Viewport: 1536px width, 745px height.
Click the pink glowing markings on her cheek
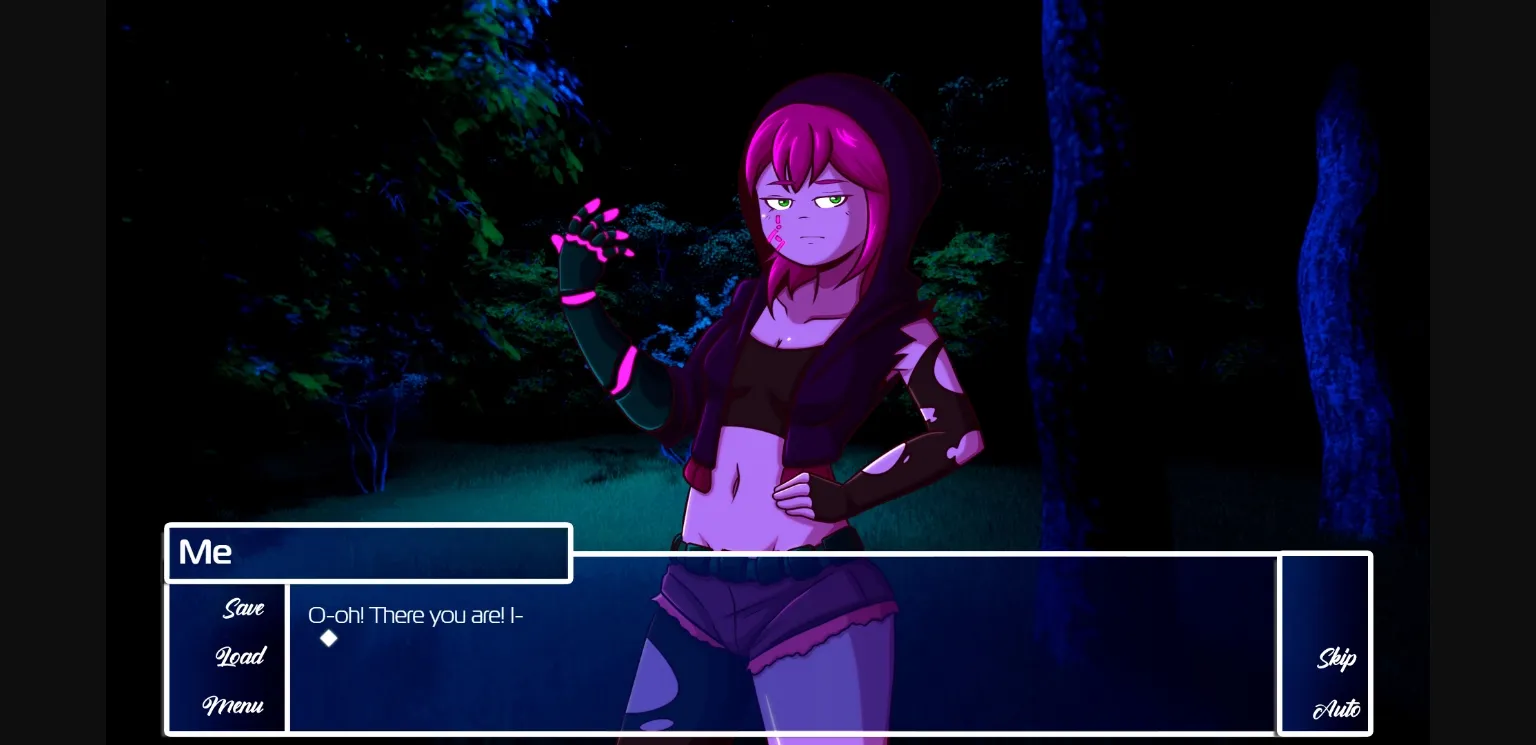click(x=778, y=230)
